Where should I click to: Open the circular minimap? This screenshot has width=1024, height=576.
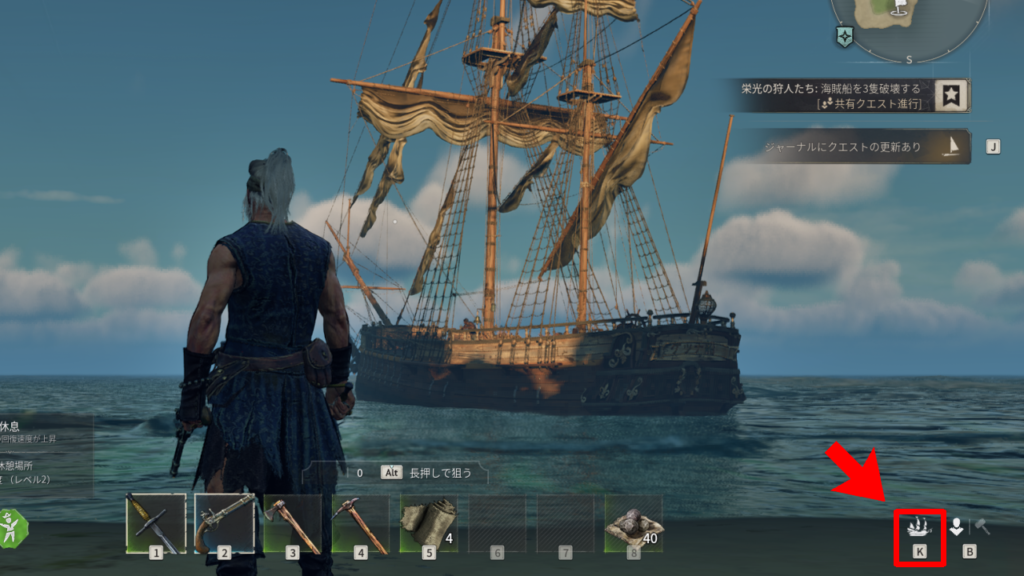[908, 20]
